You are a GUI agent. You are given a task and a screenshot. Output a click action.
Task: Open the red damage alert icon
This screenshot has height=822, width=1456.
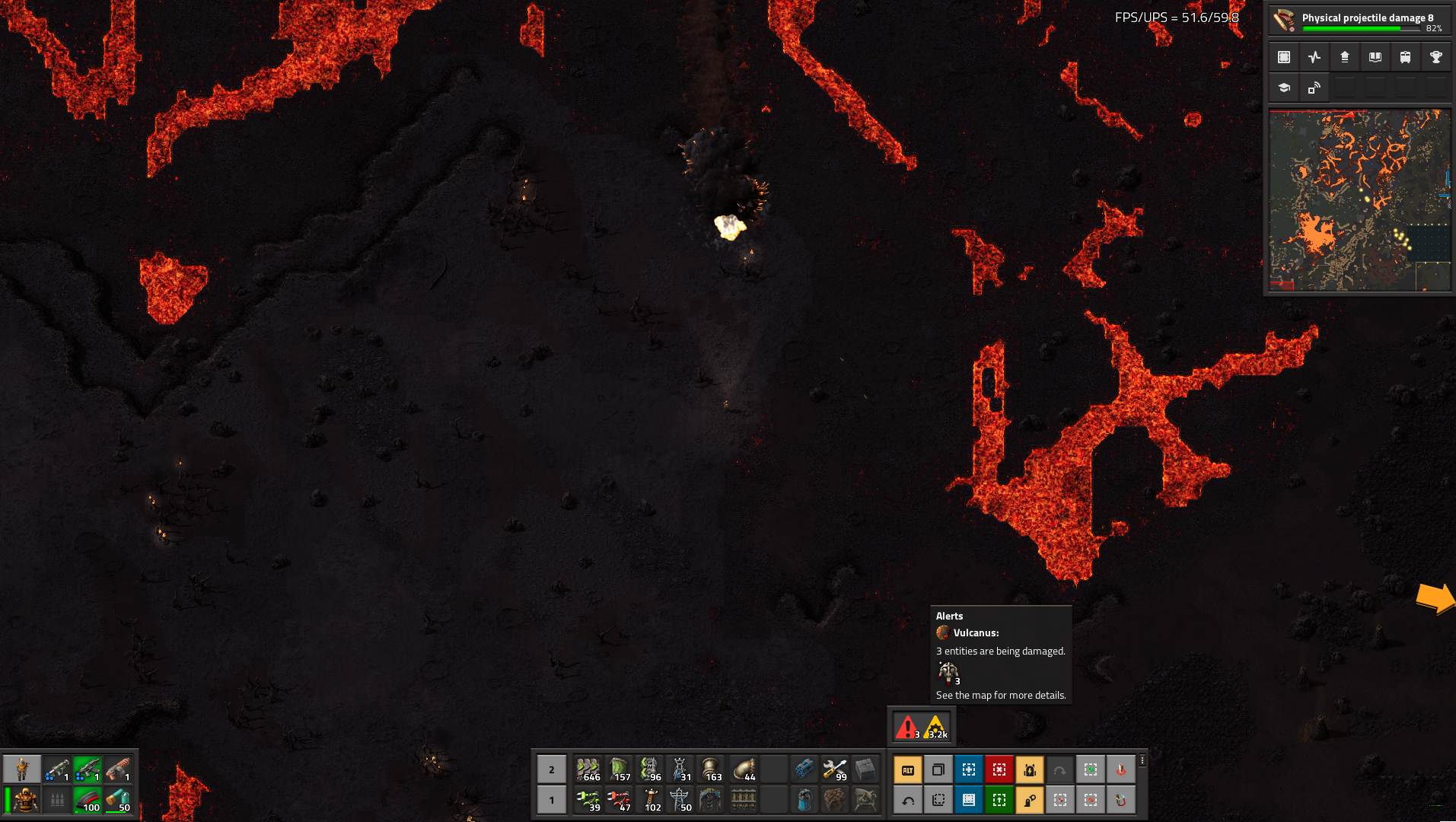point(906,728)
